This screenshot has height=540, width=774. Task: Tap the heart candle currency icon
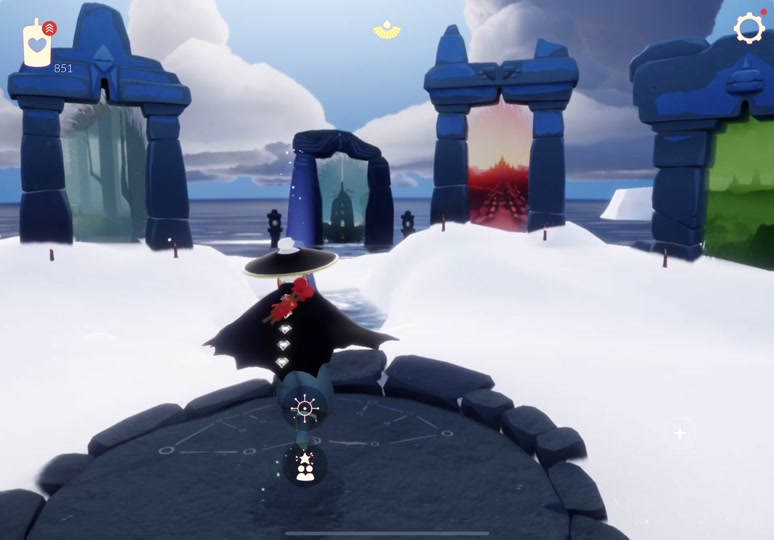[x=37, y=45]
